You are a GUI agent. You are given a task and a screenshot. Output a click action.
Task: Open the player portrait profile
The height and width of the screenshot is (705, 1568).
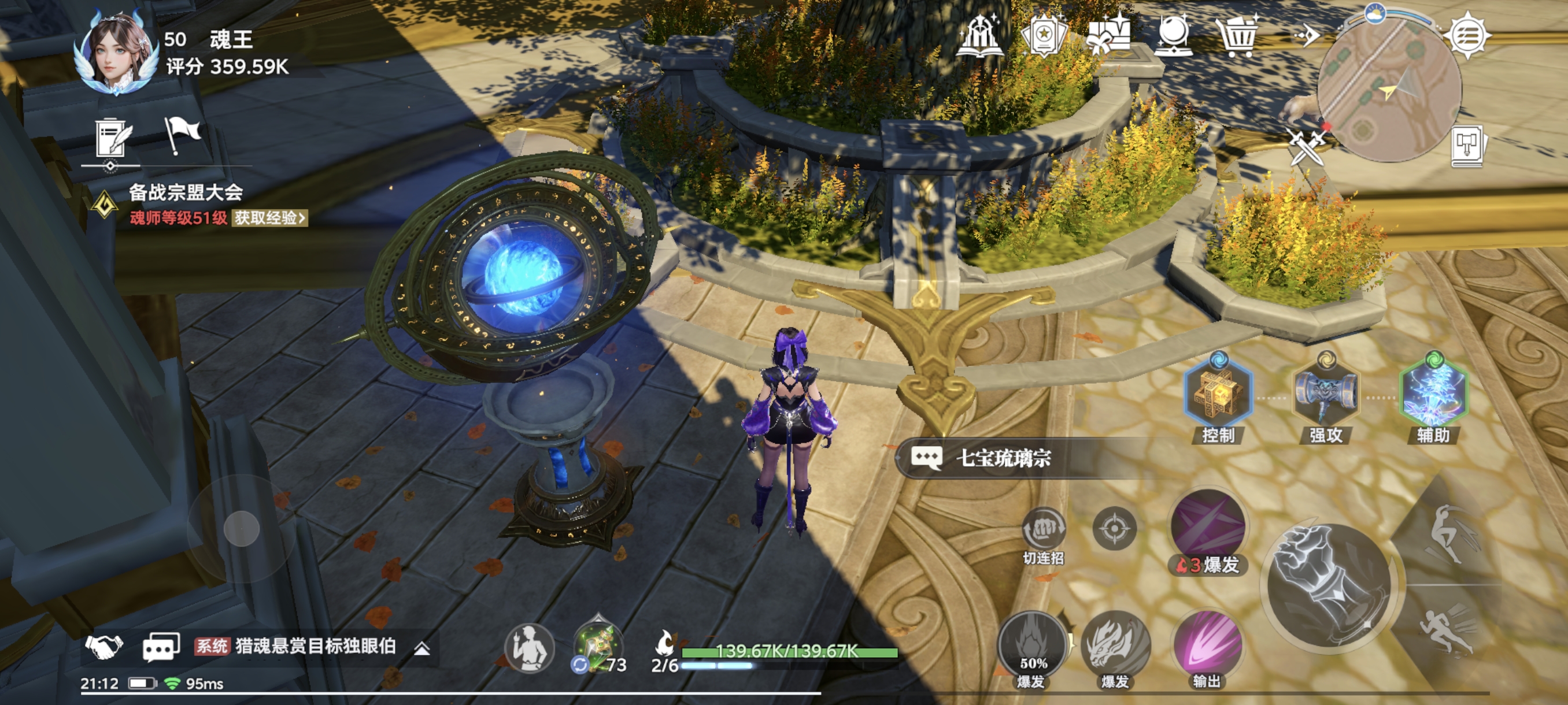pyautogui.click(x=116, y=54)
